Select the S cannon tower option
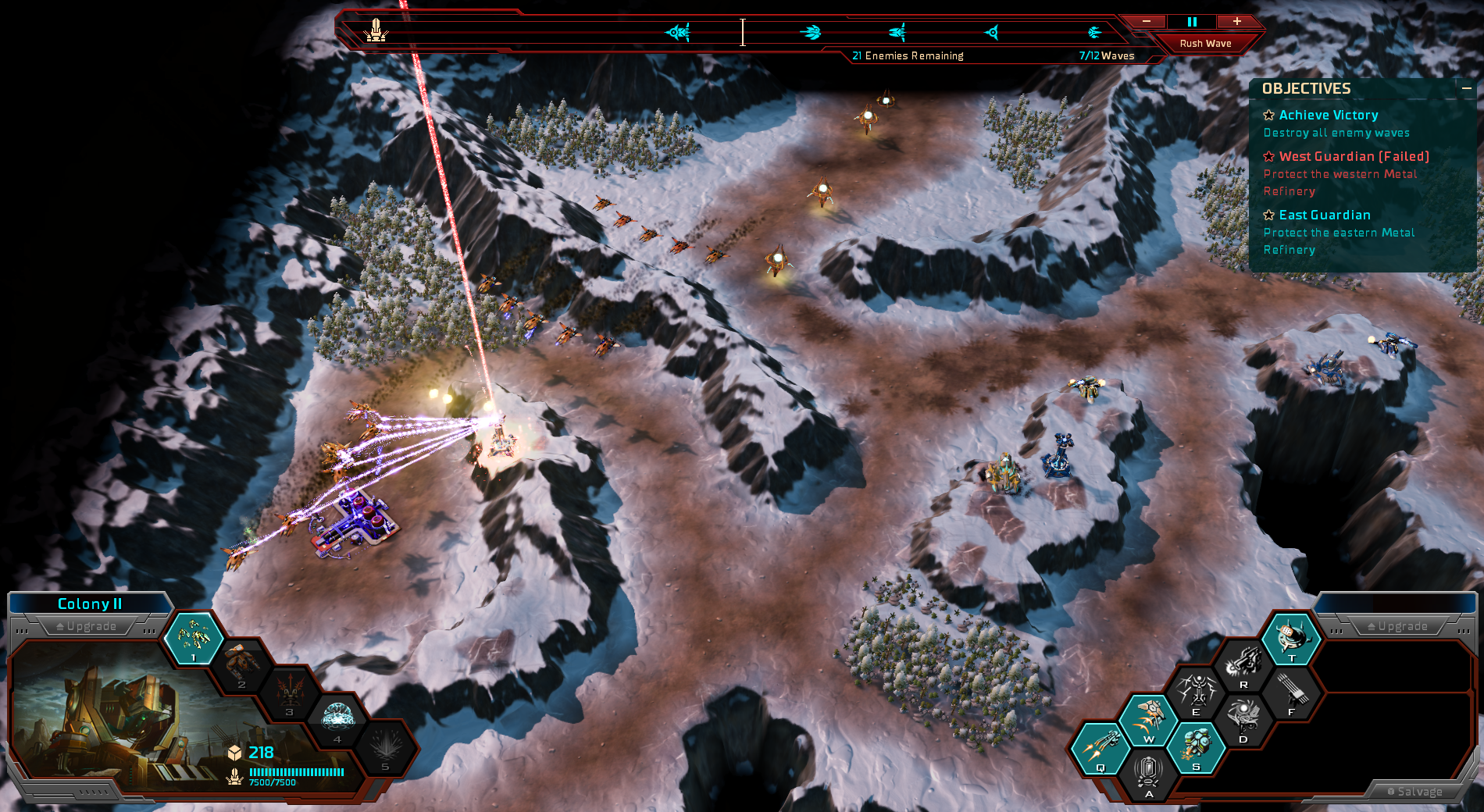 [x=1196, y=746]
